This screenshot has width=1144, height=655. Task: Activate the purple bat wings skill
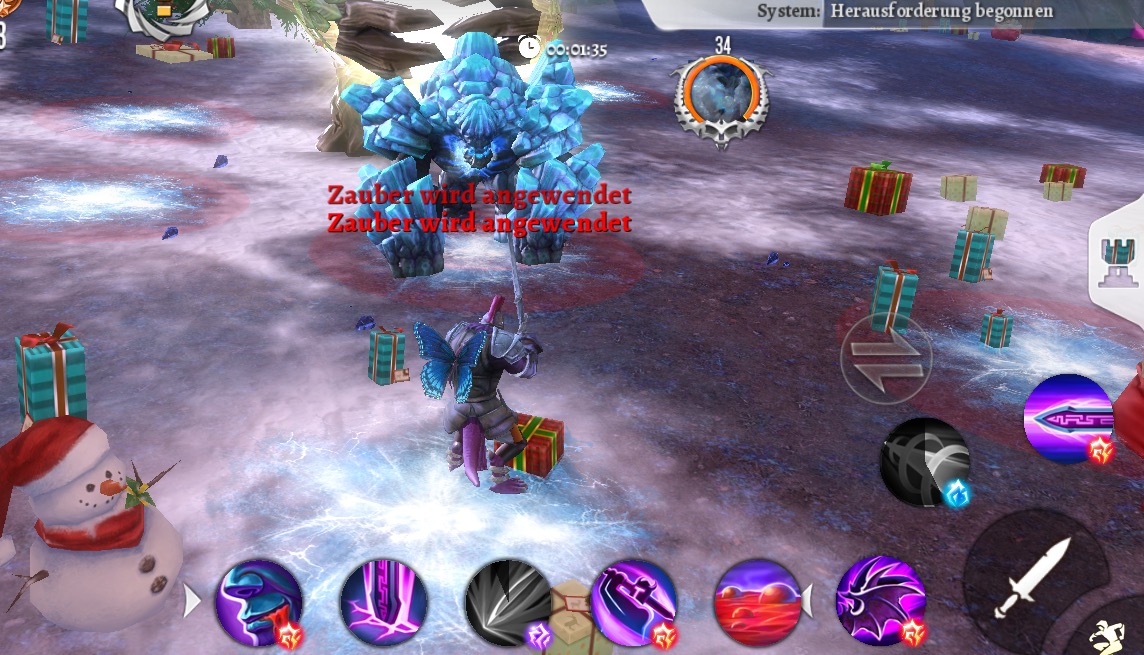click(x=880, y=603)
